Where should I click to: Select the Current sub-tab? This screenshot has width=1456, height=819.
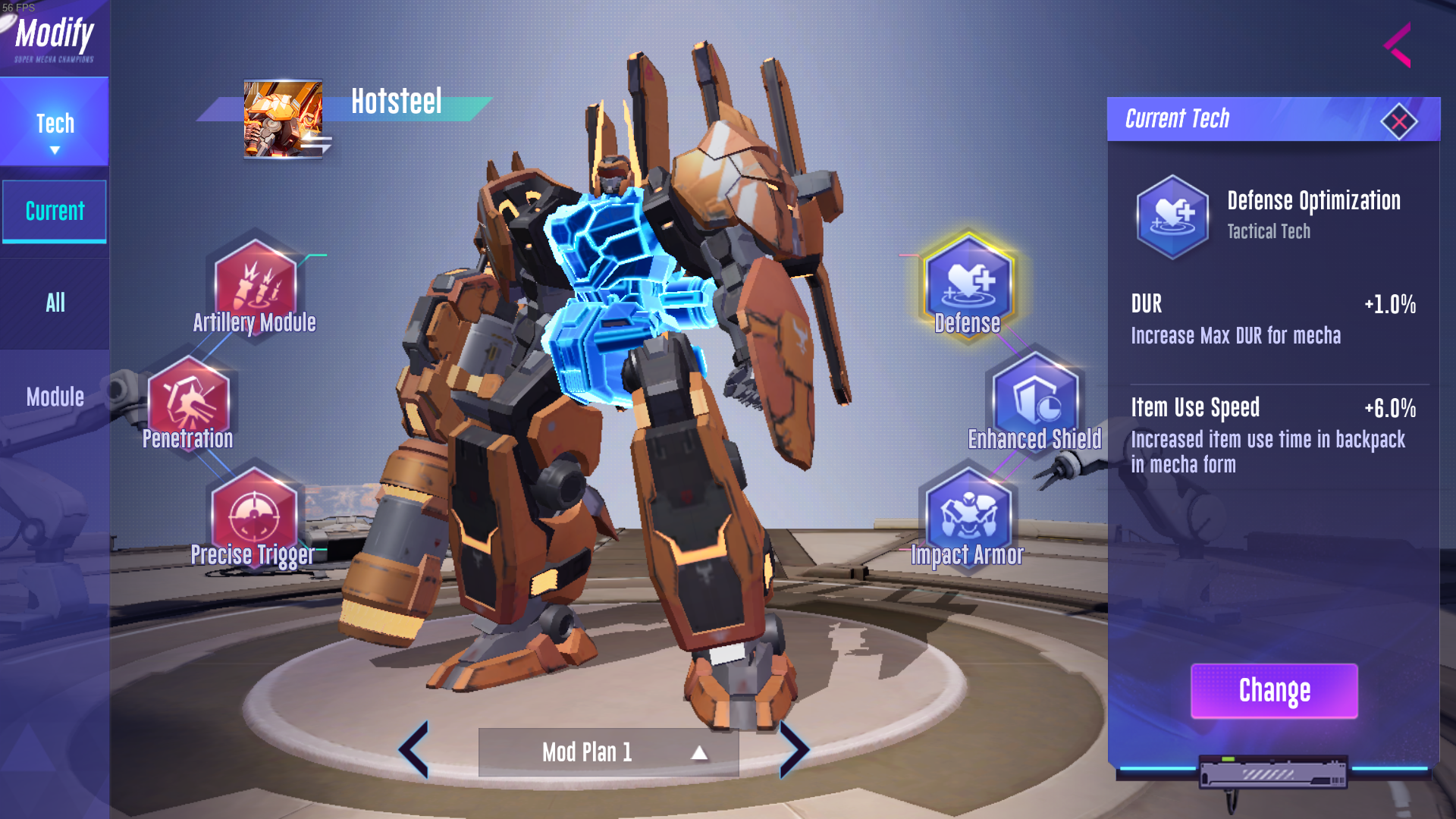coord(55,212)
